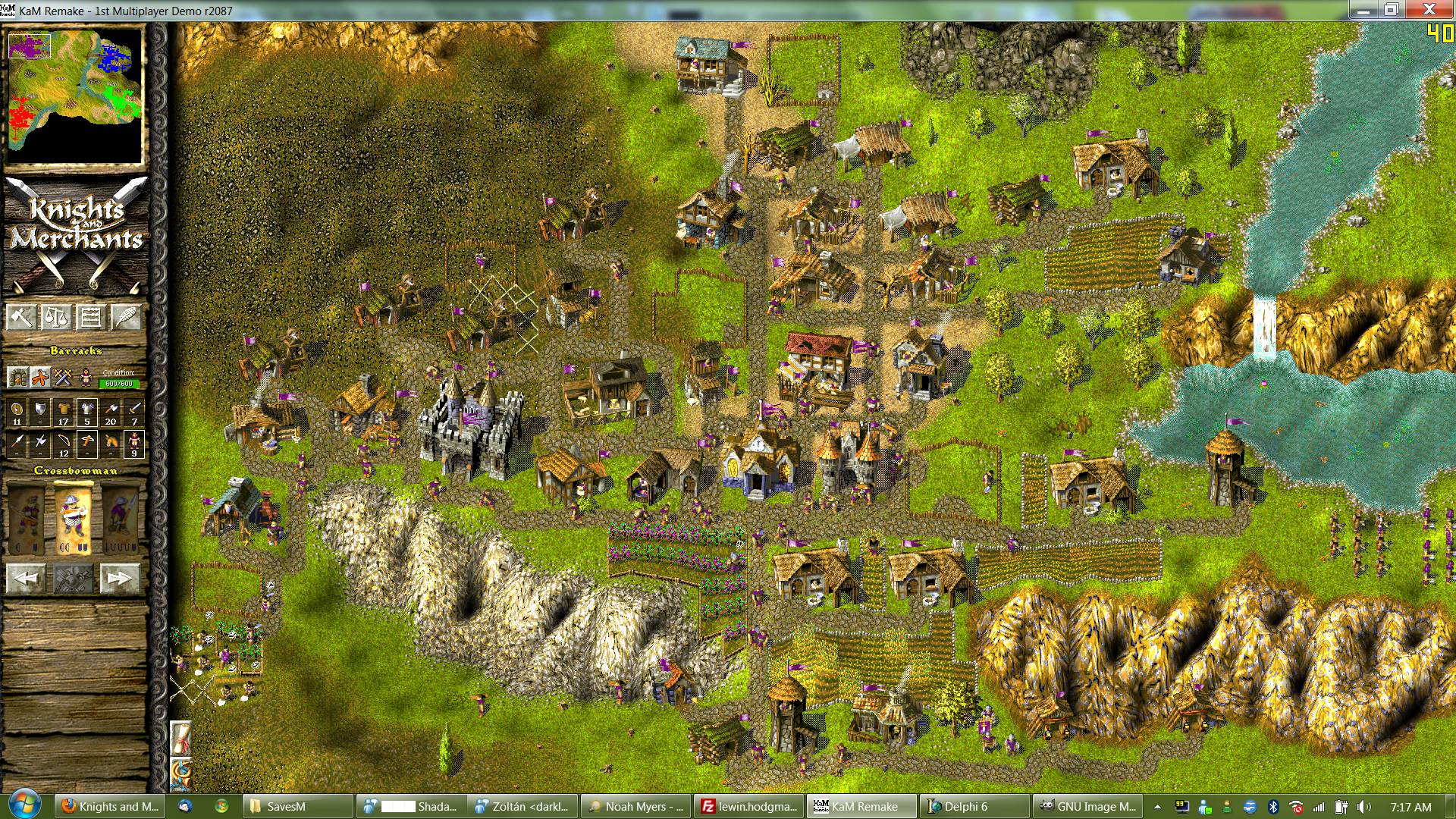Close the KaM Remake window
This screenshot has width=1456, height=819.
1429,10
